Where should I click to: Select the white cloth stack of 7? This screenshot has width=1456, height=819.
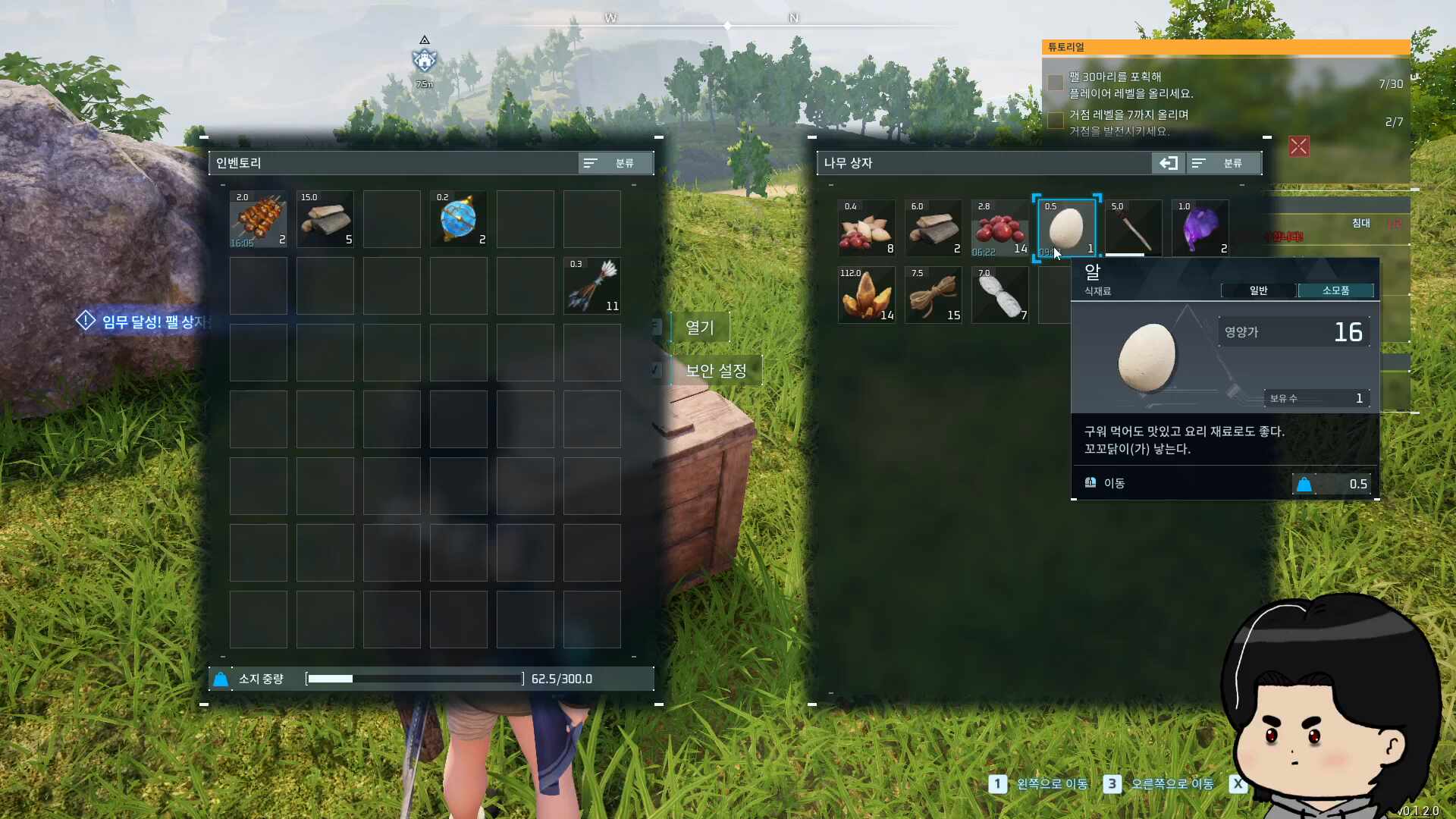pyautogui.click(x=1000, y=295)
